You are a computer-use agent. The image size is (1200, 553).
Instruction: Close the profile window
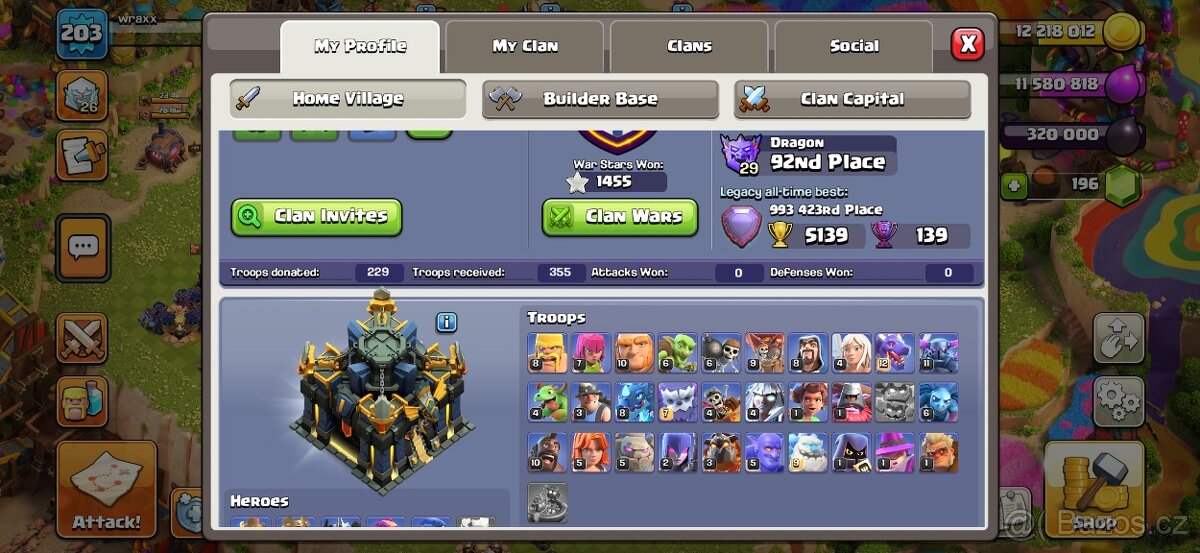(x=967, y=44)
